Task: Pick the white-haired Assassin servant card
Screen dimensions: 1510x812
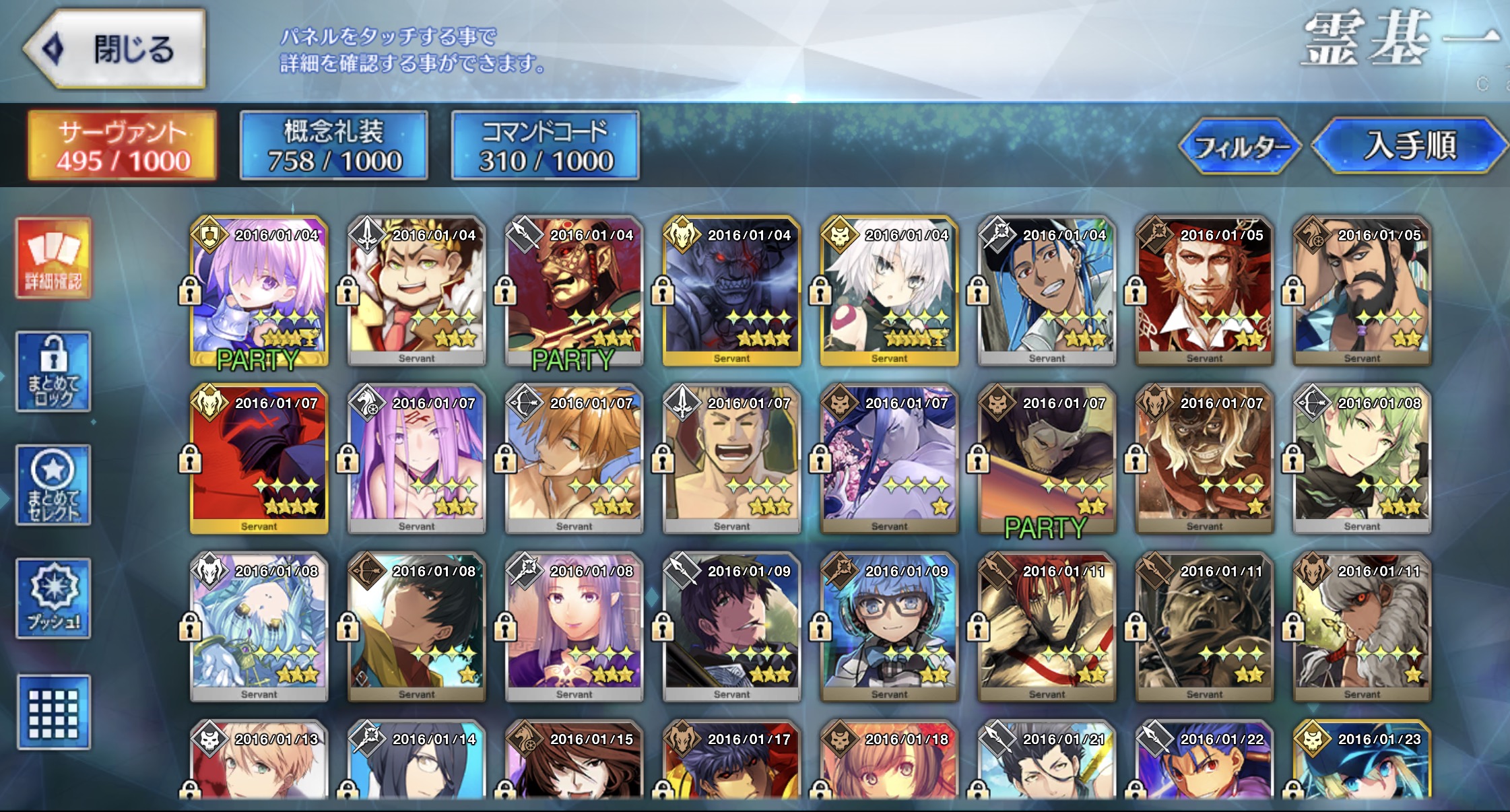Action: point(890,291)
